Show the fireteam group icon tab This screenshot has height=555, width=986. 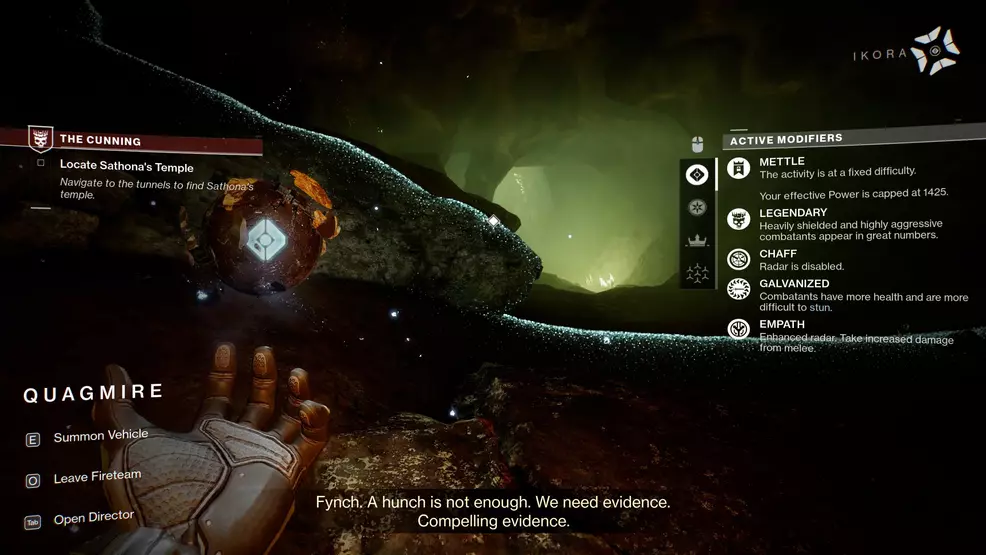(697, 272)
